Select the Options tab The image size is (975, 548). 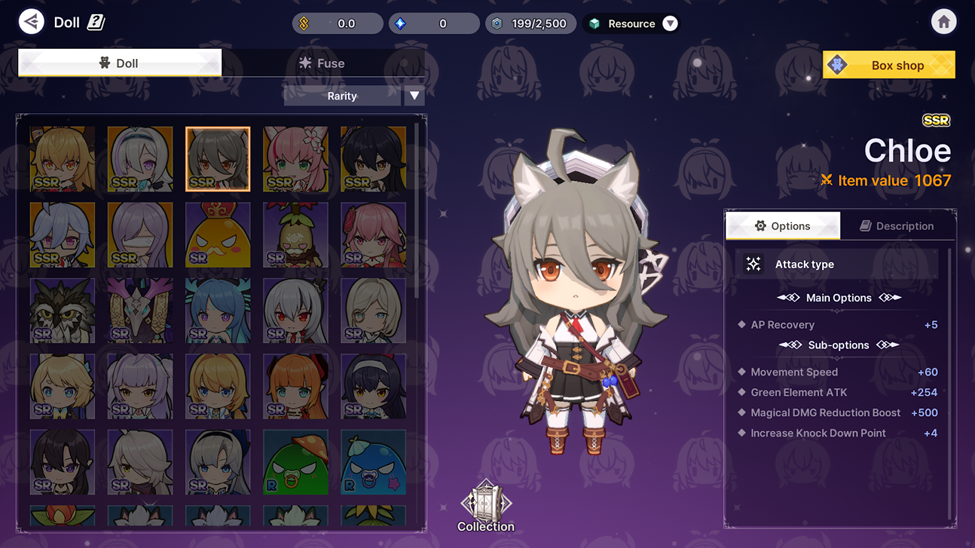(782, 226)
